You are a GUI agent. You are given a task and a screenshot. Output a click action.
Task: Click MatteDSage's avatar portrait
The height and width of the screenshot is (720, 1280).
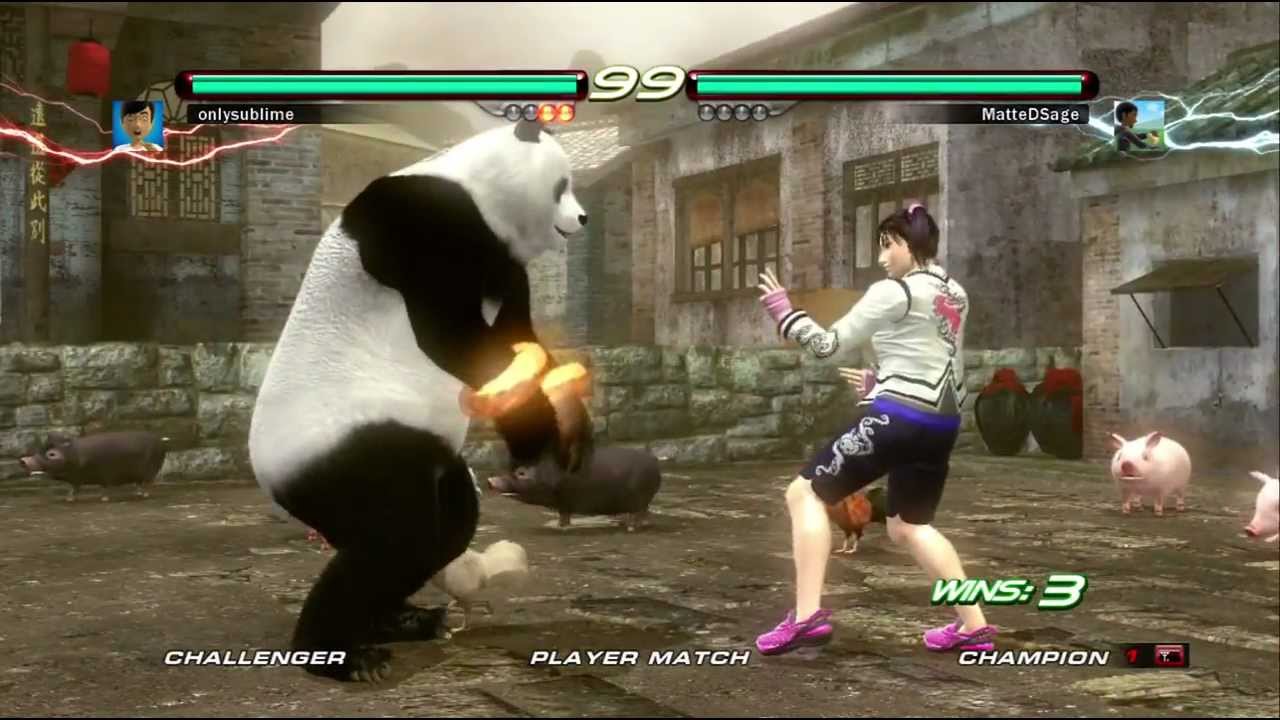(x=1139, y=125)
